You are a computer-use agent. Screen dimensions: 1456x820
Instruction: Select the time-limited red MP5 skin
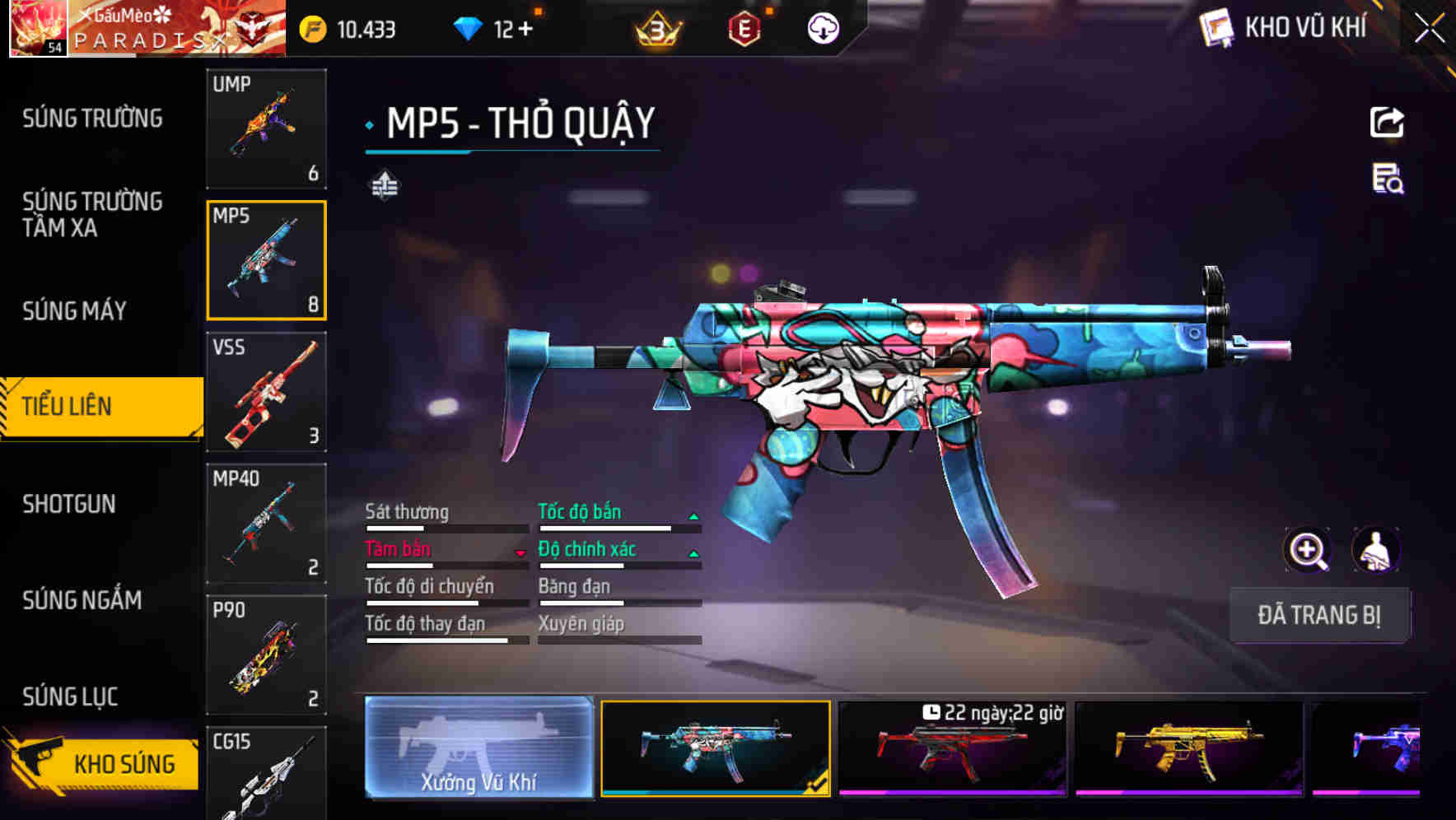click(952, 748)
